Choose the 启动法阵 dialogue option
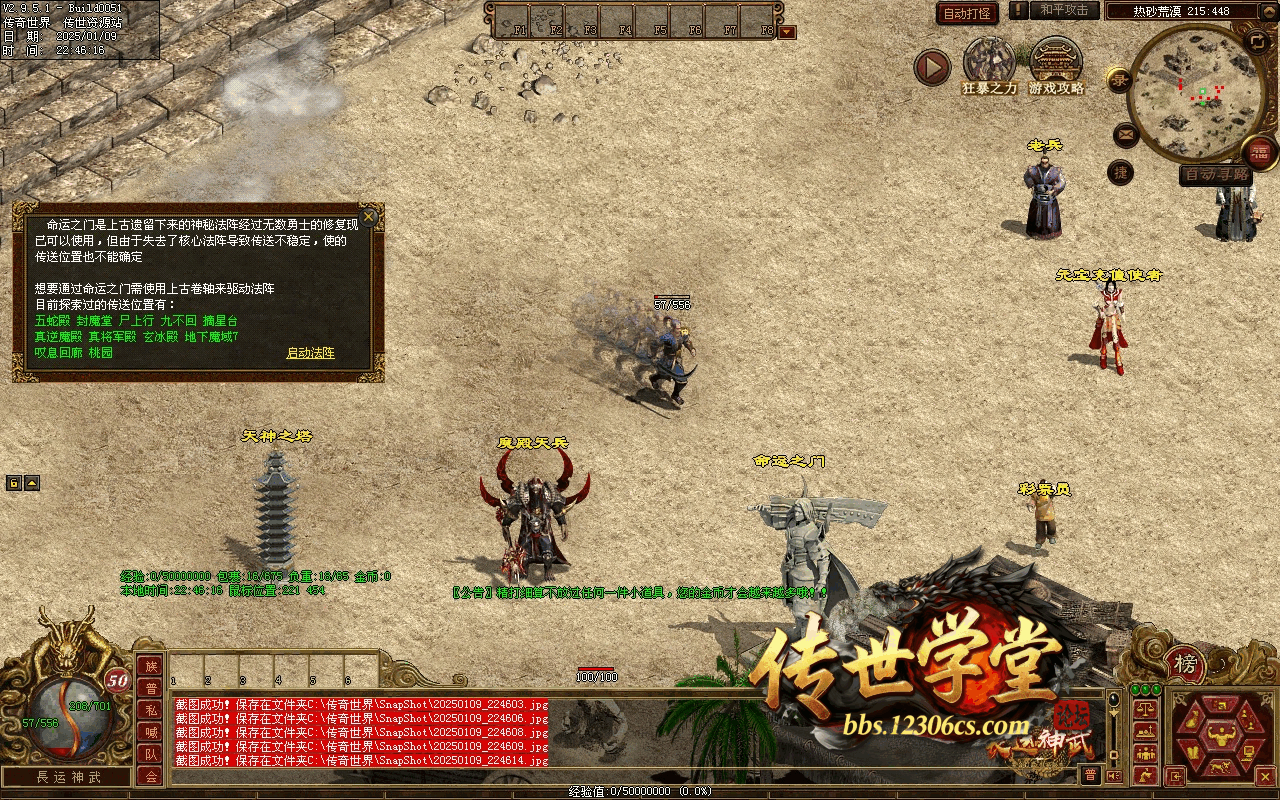1280x800 pixels. click(310, 353)
